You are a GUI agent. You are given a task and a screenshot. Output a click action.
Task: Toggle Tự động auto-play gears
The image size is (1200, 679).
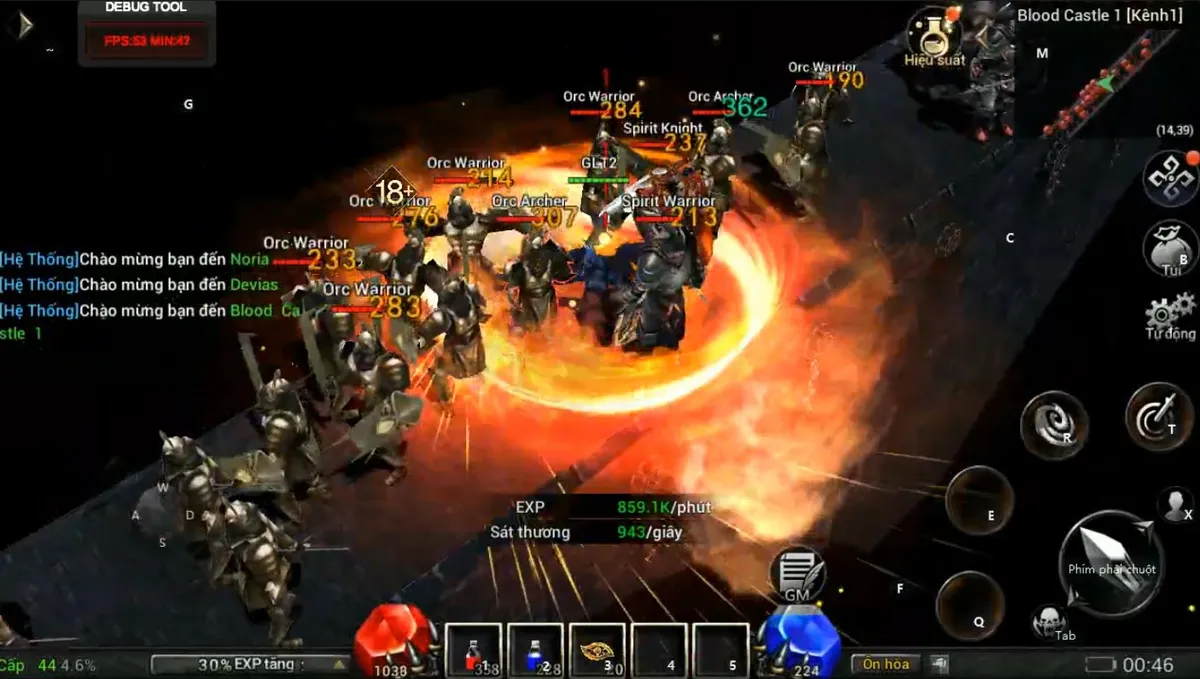pos(1171,315)
